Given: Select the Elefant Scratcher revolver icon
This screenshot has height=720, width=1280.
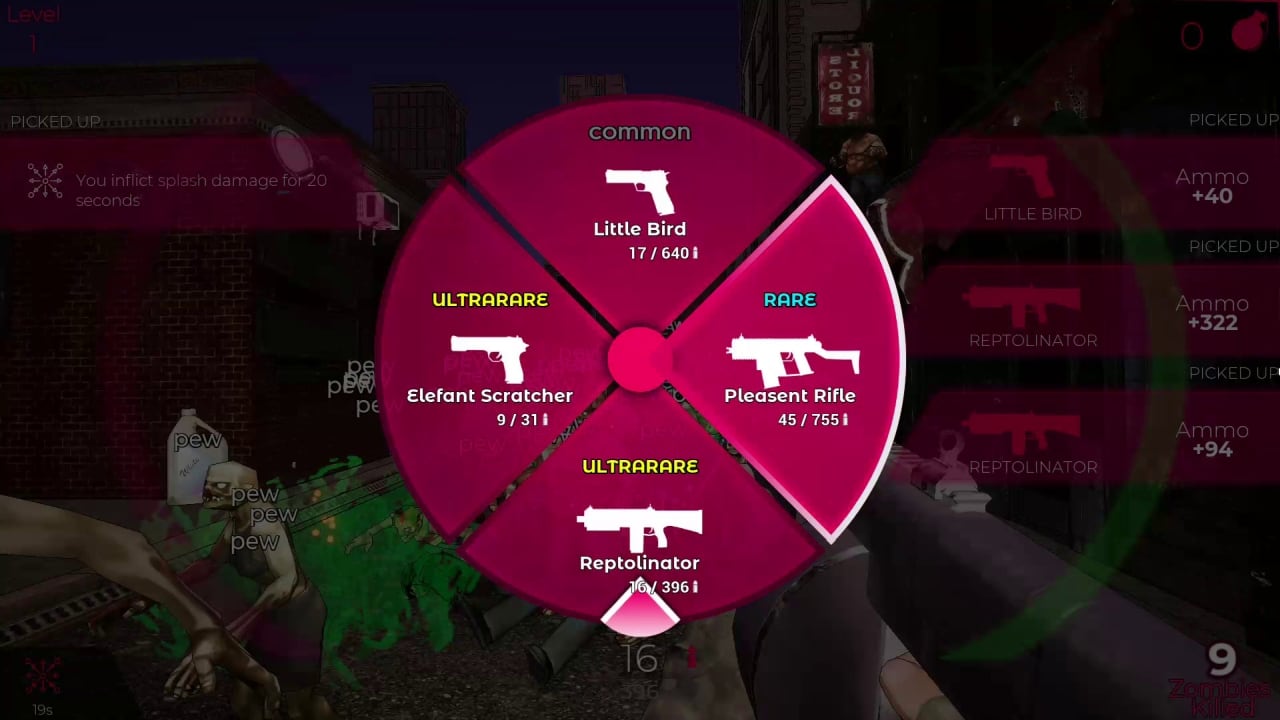Looking at the screenshot, I should pyautogui.click(x=490, y=358).
